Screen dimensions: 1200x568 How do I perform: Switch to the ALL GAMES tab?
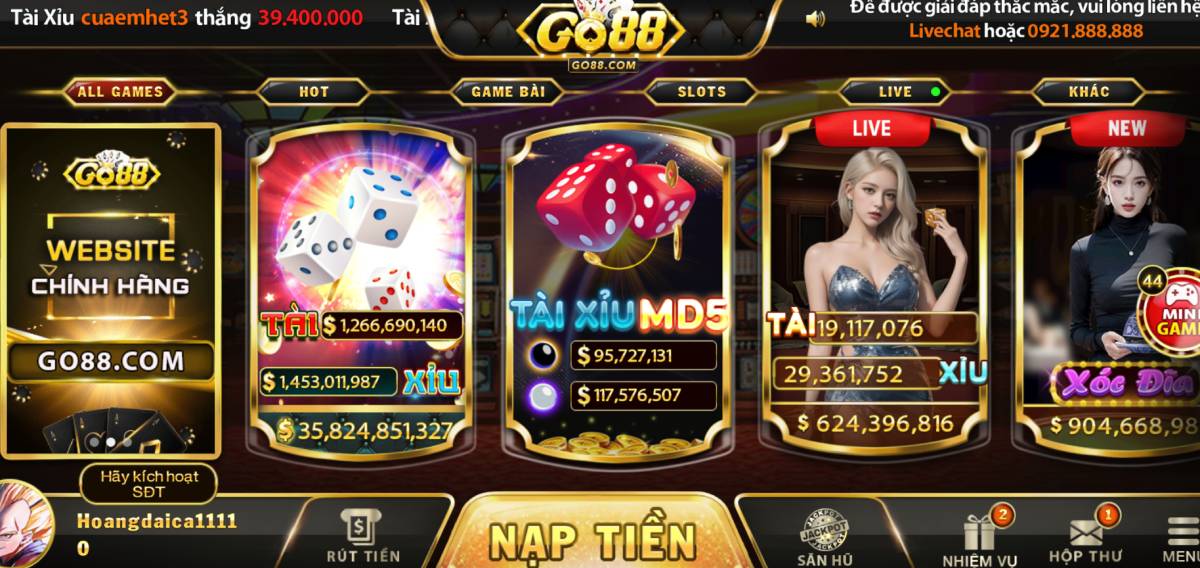(120, 92)
